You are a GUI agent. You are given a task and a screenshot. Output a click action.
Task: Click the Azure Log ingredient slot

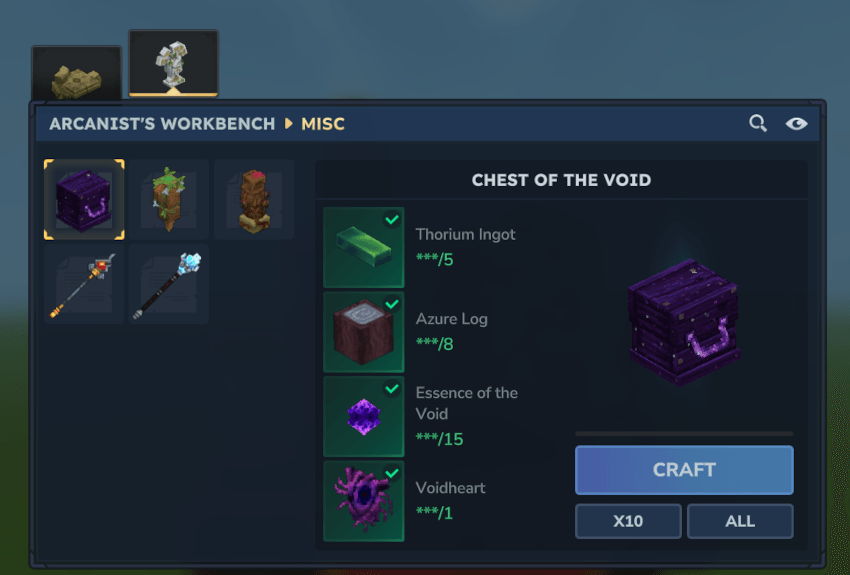click(364, 332)
